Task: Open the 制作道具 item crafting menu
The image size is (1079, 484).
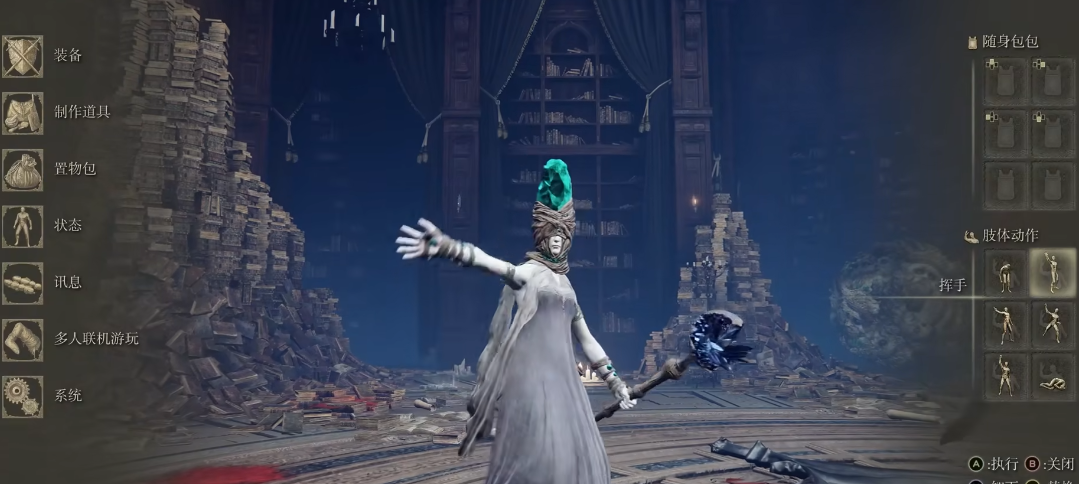Action: 24,112
